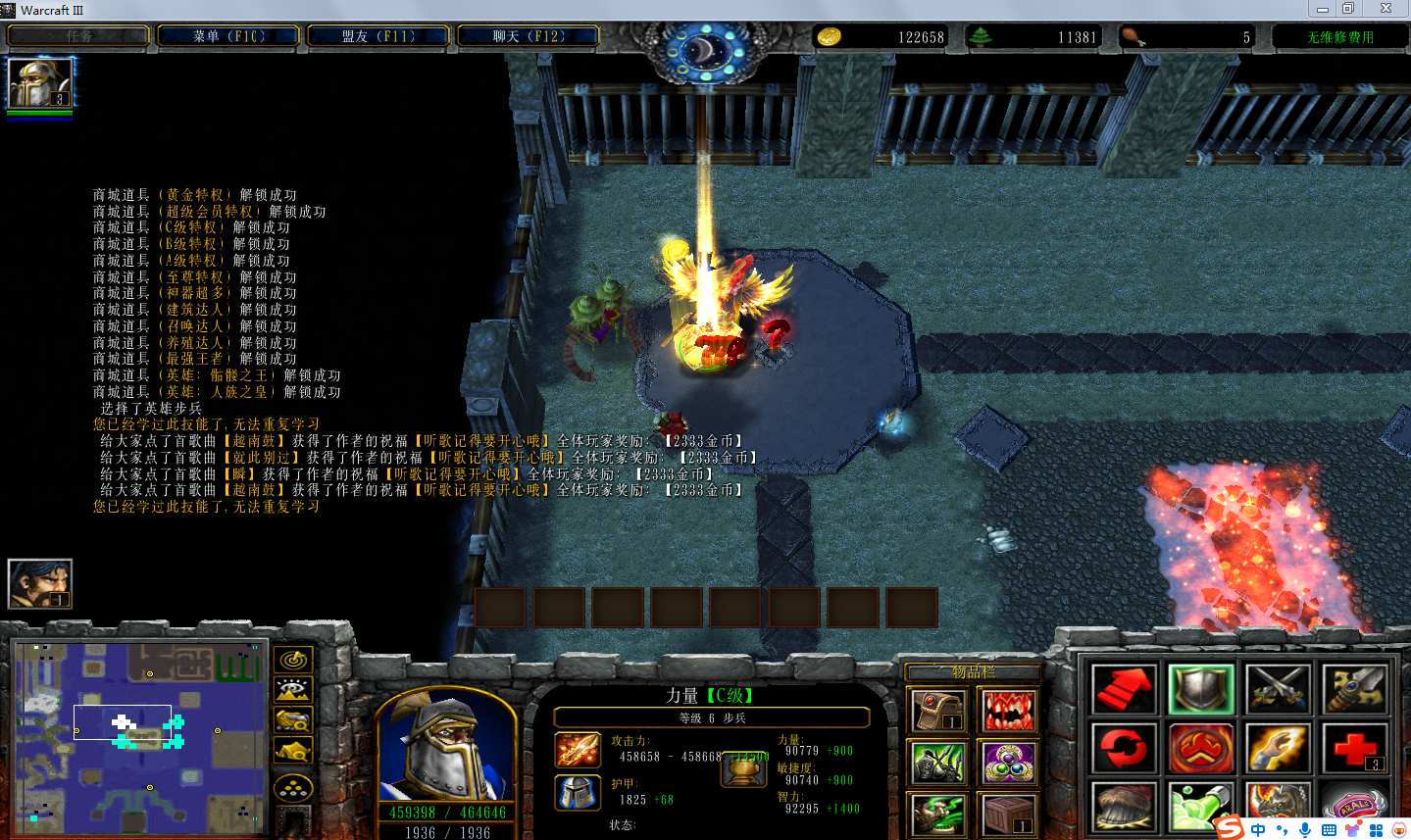The image size is (1411, 840).
Task: Use the glowing golden hand ability
Action: 1278,749
